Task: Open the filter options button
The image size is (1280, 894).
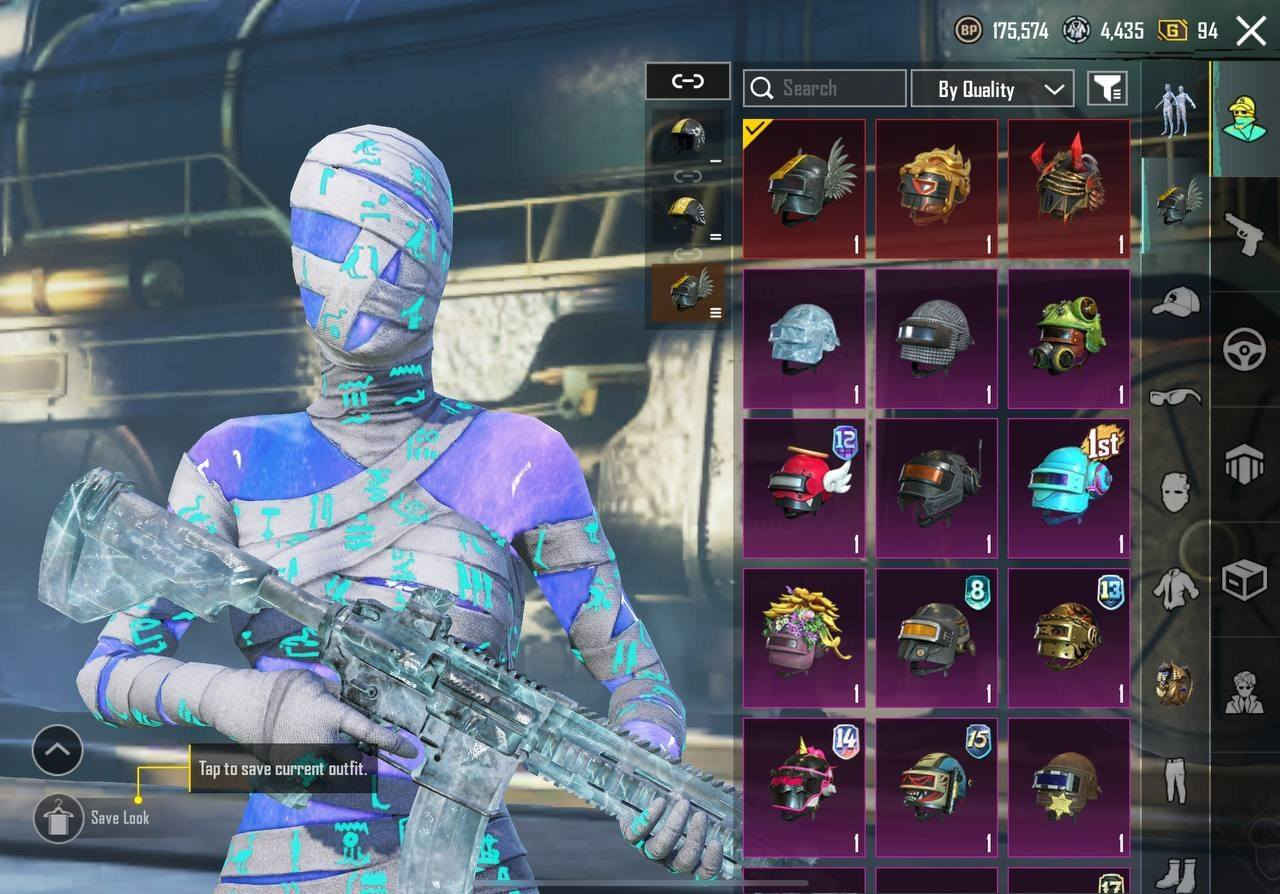Action: [1107, 89]
